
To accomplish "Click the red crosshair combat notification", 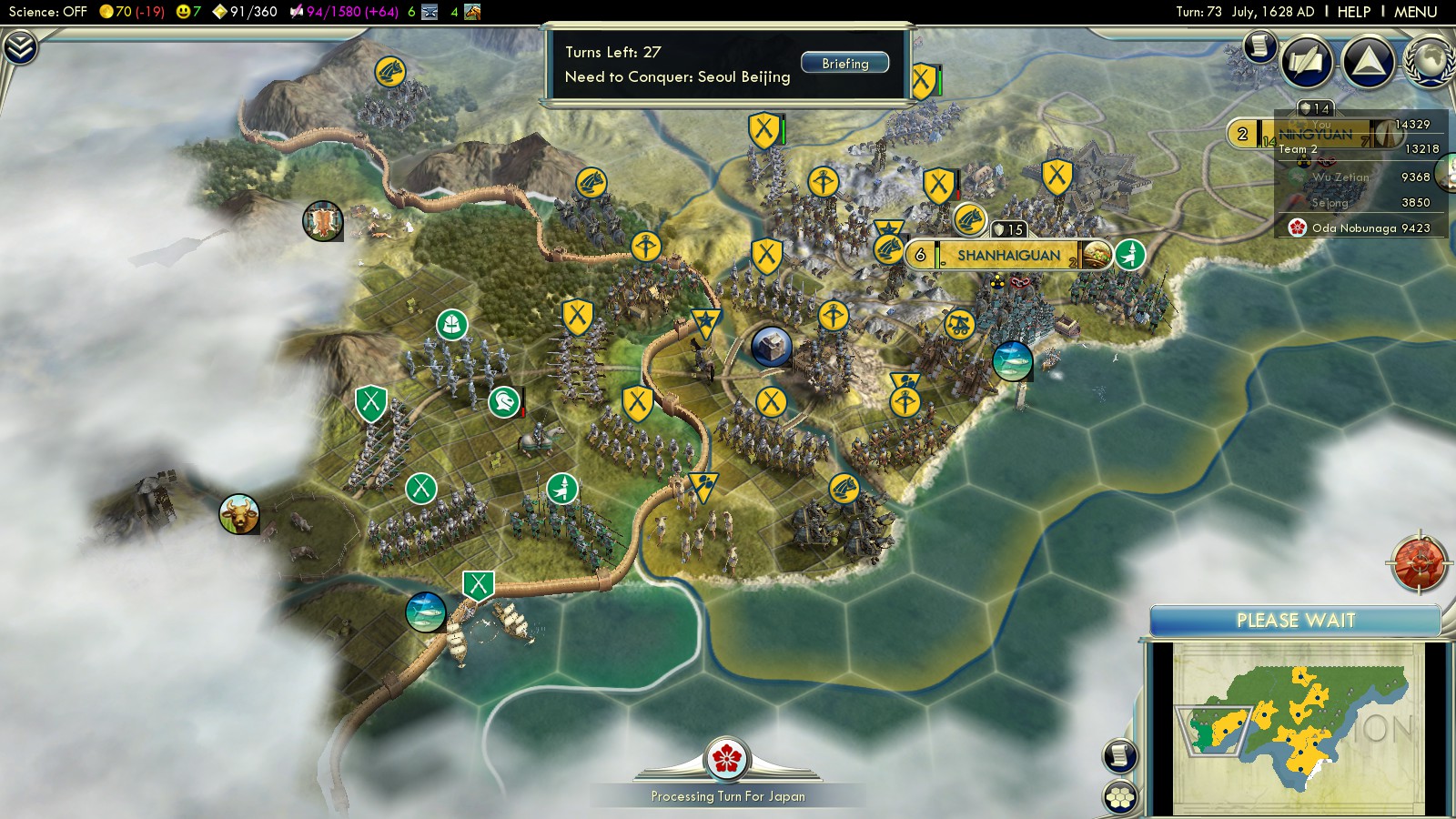I will (x=1418, y=563).
